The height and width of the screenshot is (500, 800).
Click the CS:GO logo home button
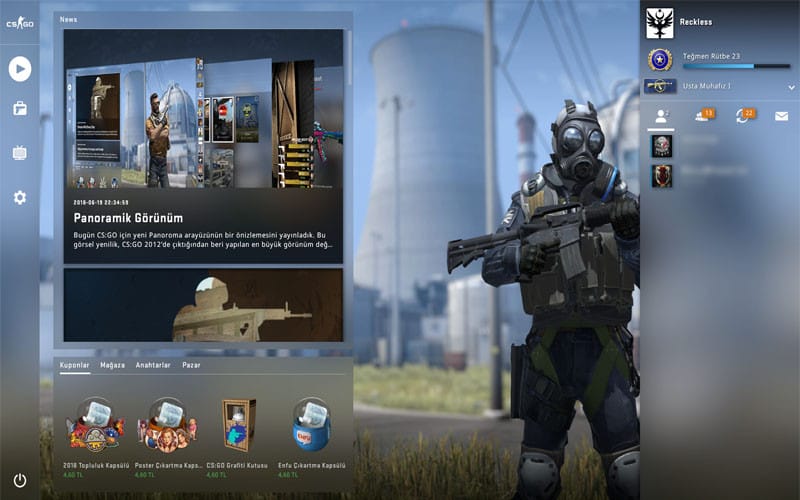20,23
